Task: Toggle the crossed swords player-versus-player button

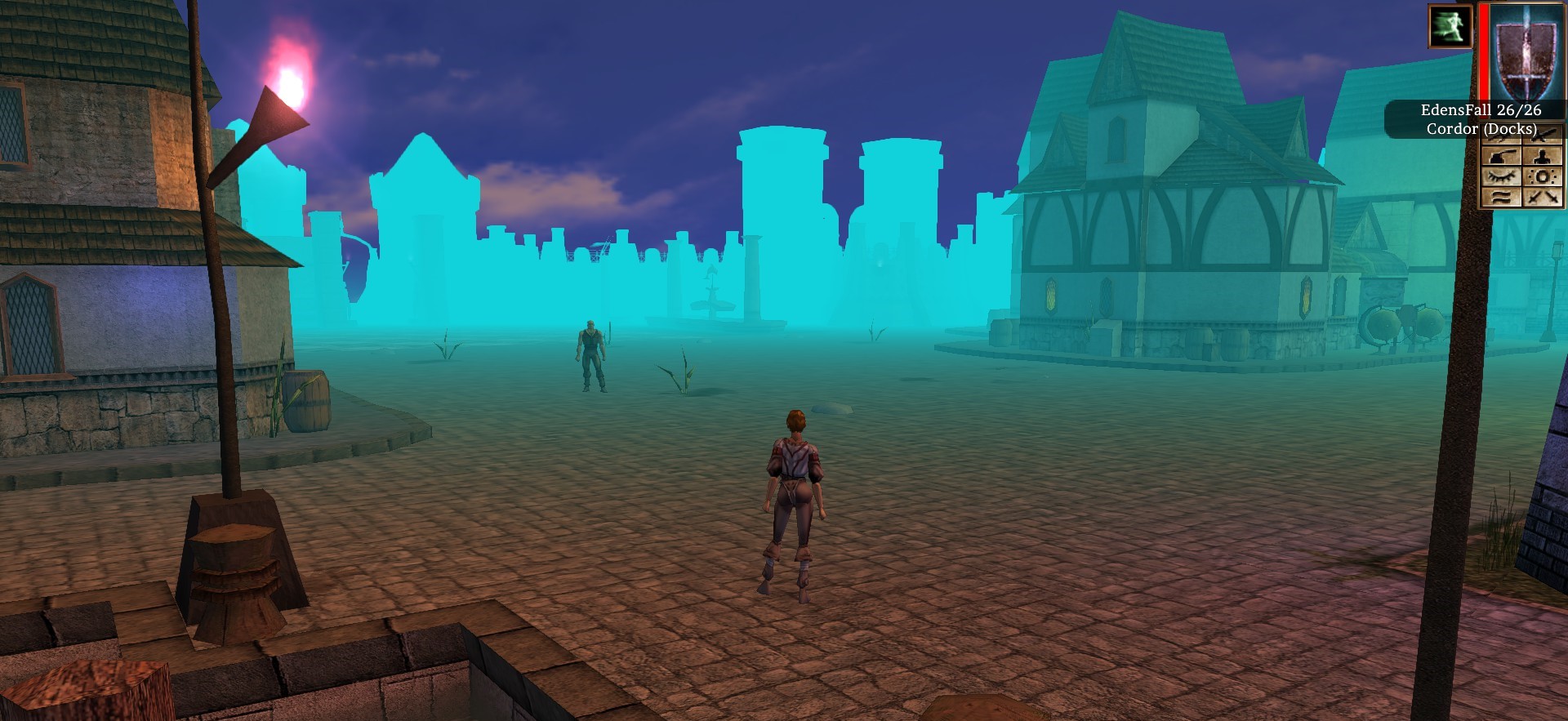Action: coord(1543,198)
